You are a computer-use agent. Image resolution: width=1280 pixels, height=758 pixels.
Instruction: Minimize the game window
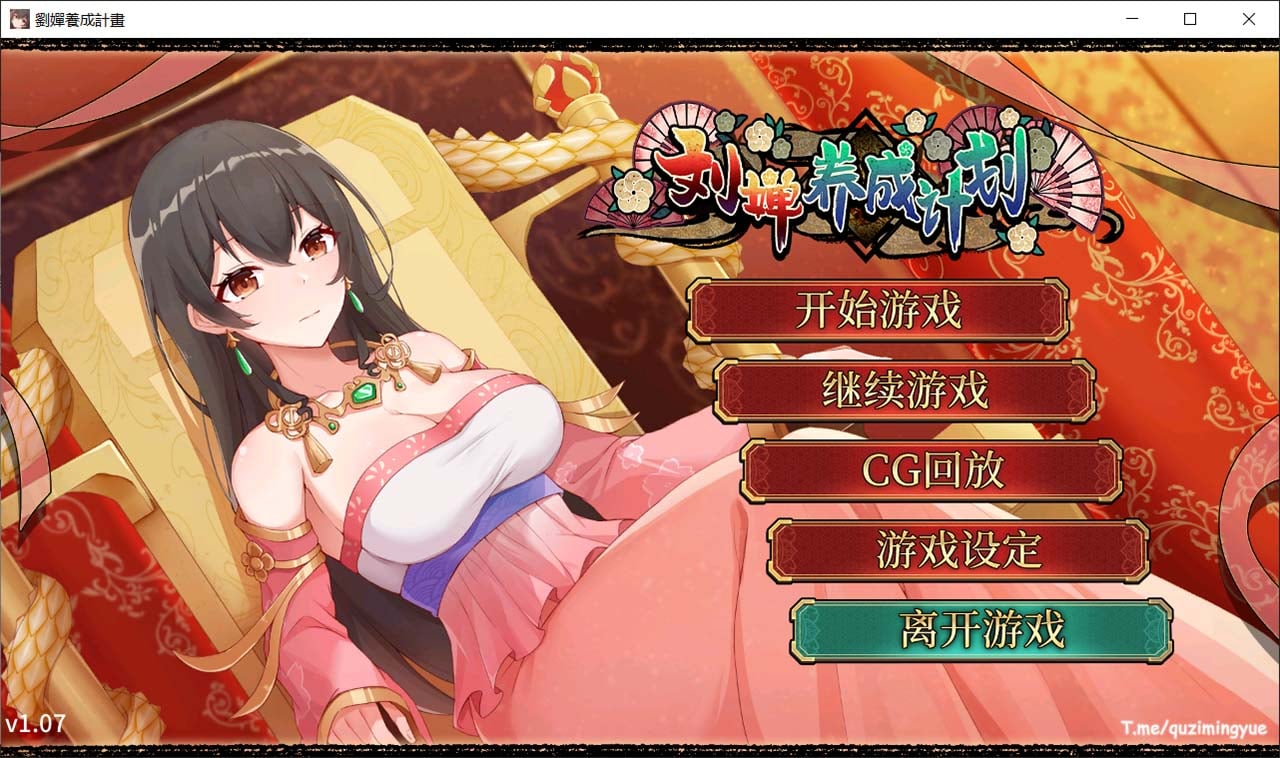pos(1131,18)
